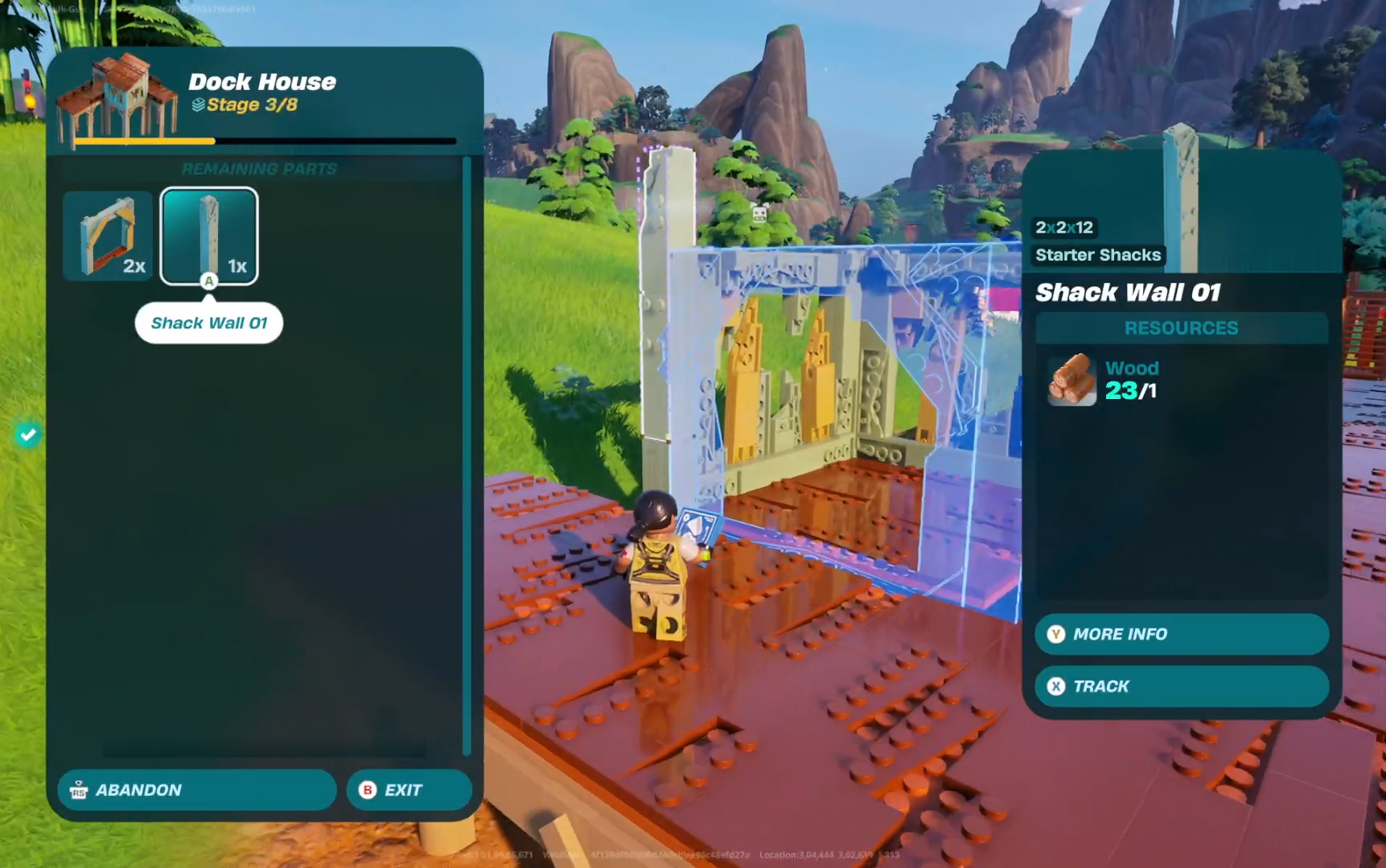Click the Wood resource entry
1386x868 pixels.
(1104, 380)
